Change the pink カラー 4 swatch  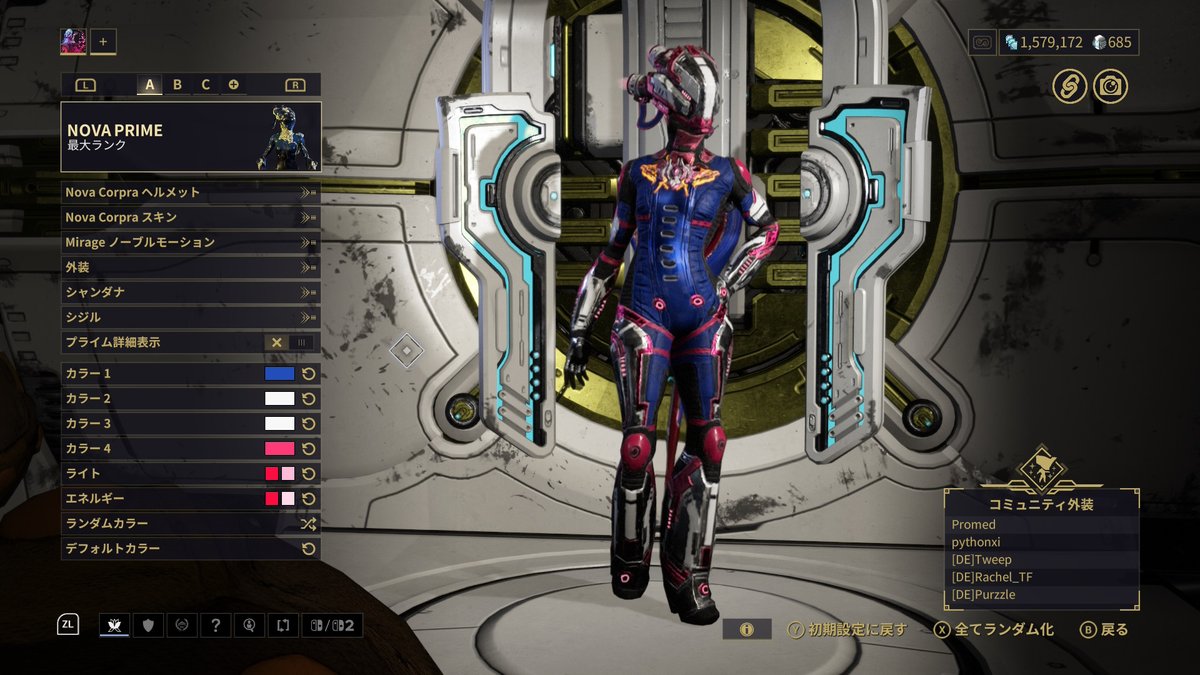tap(279, 448)
